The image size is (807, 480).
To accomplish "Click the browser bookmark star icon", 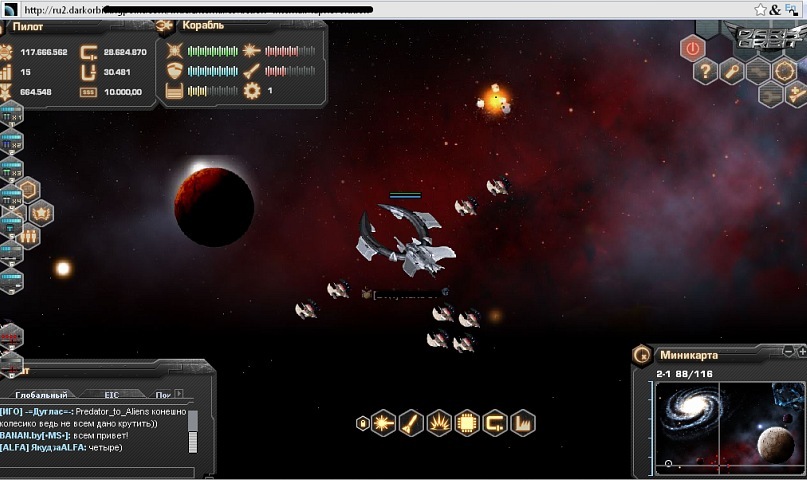I will coord(760,9).
